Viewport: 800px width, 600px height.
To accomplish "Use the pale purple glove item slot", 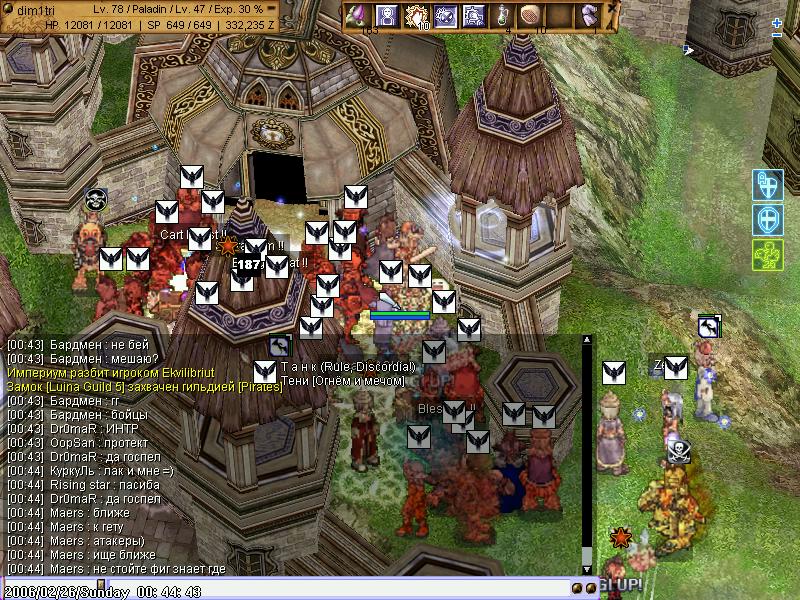I will 591,15.
